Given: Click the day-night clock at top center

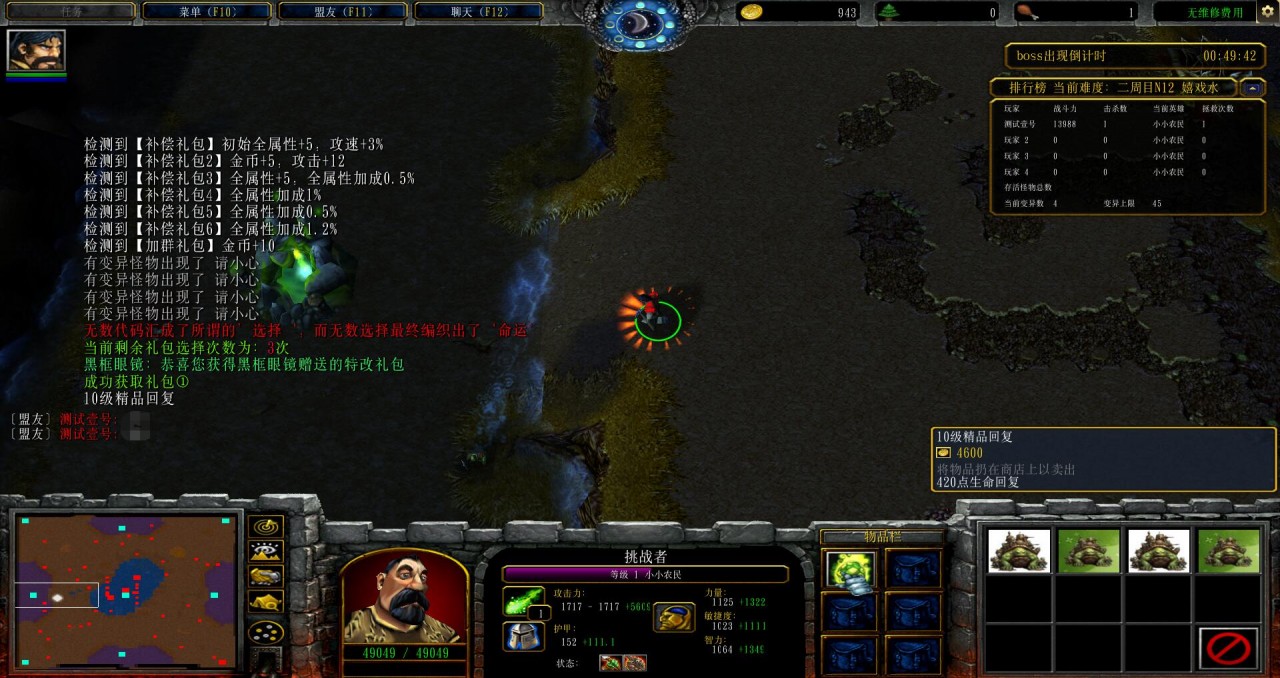Looking at the screenshot, I should click(x=640, y=22).
